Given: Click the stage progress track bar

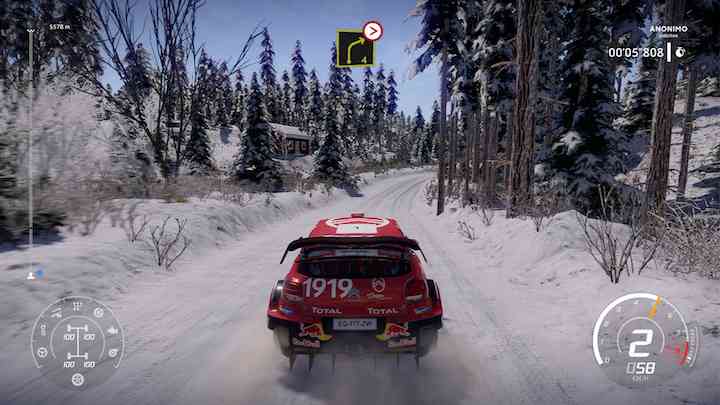Looking at the screenshot, I should click(30, 150).
